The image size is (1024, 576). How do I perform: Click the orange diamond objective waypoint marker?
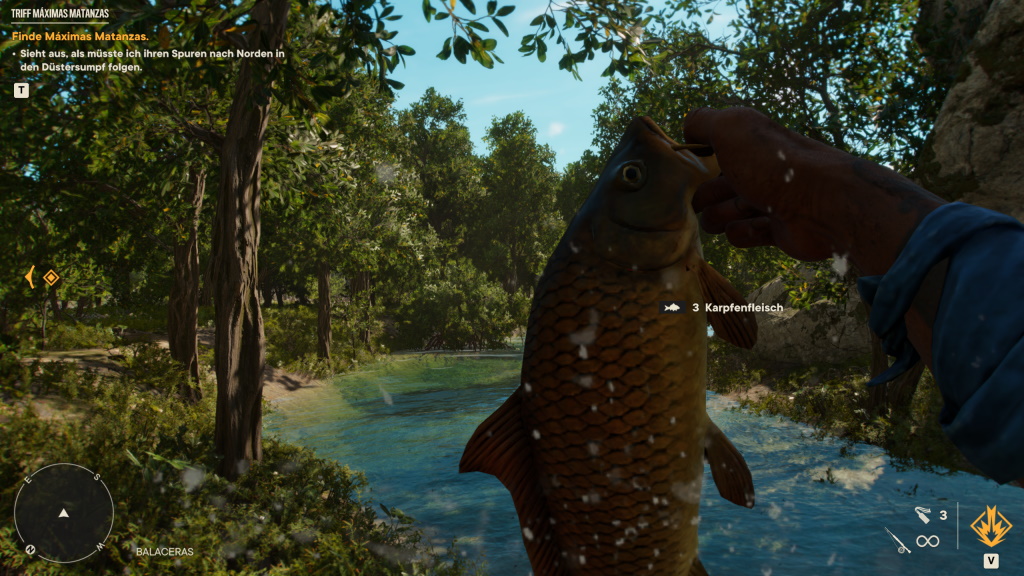[51, 277]
